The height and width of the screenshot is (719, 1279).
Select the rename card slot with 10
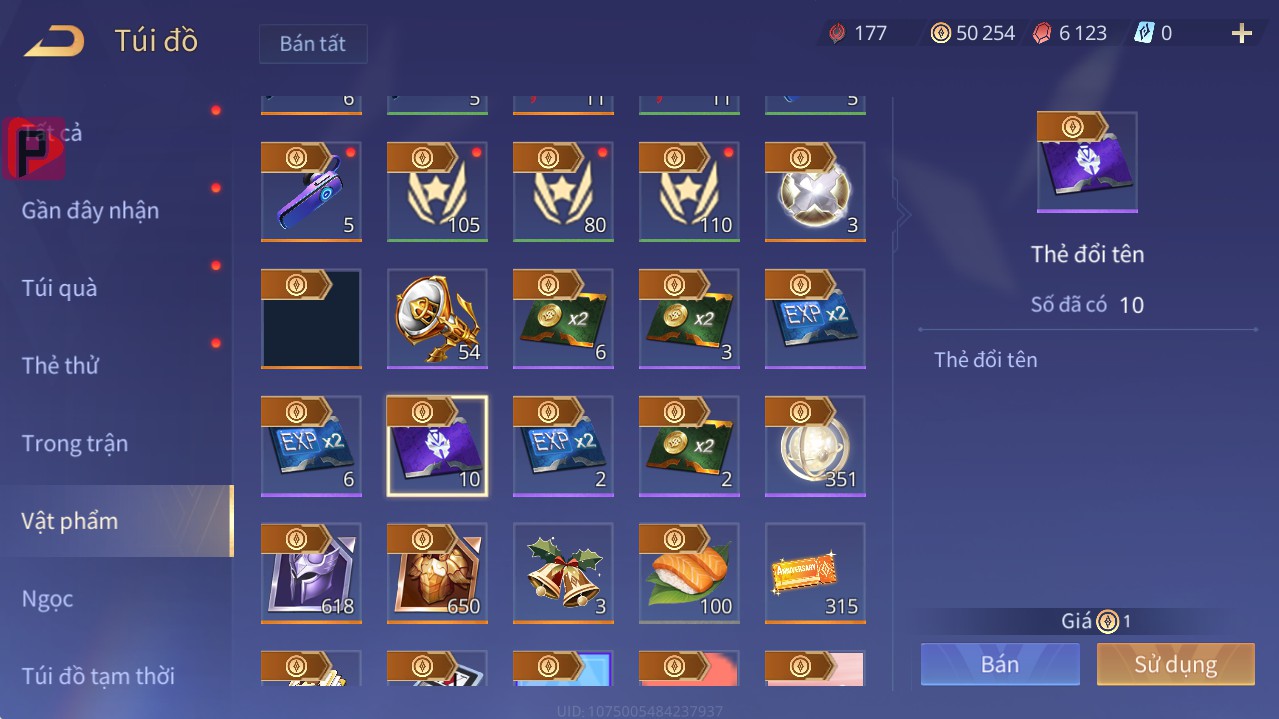click(x=437, y=446)
